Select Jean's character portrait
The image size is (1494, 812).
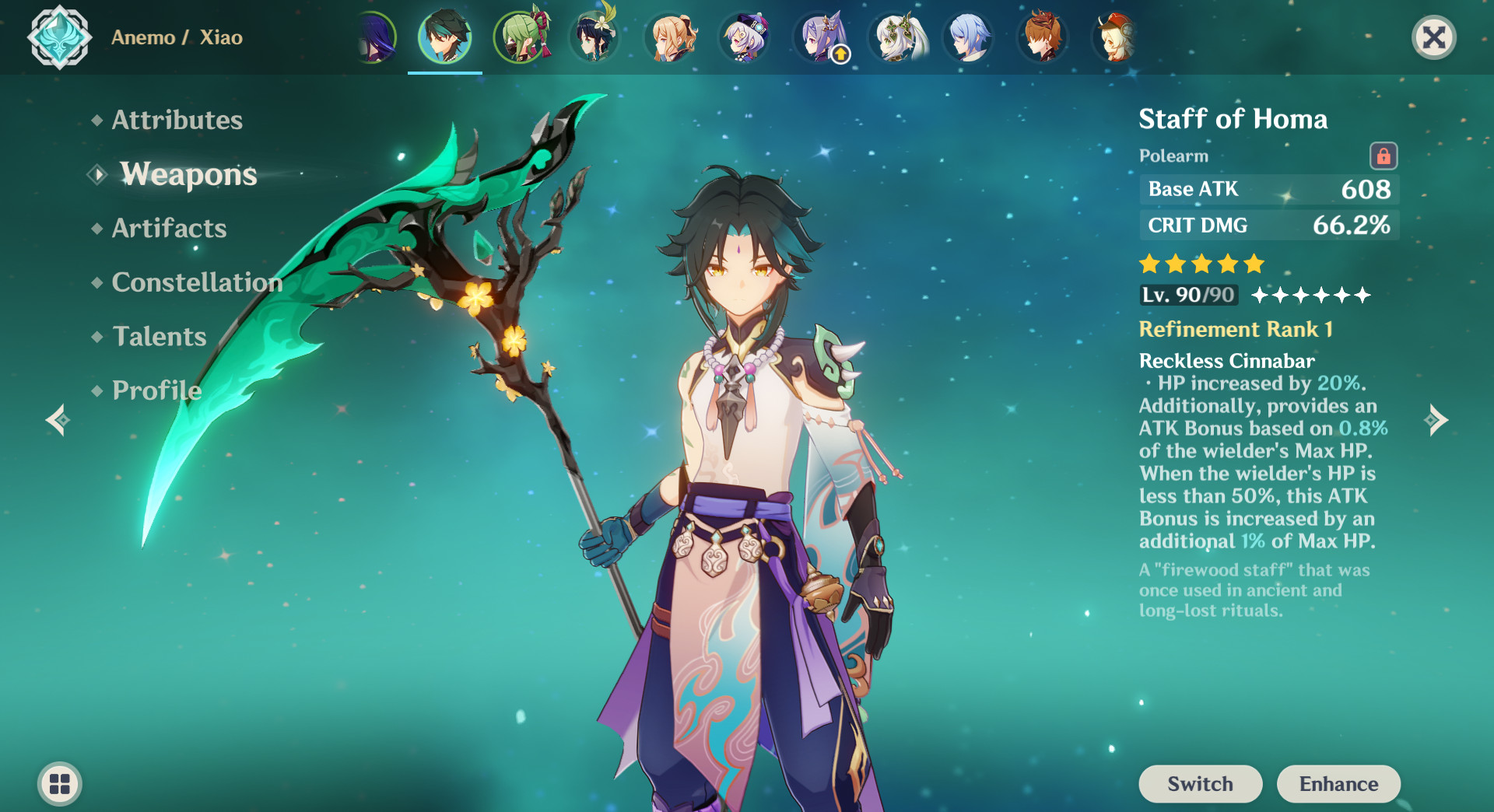coord(669,37)
